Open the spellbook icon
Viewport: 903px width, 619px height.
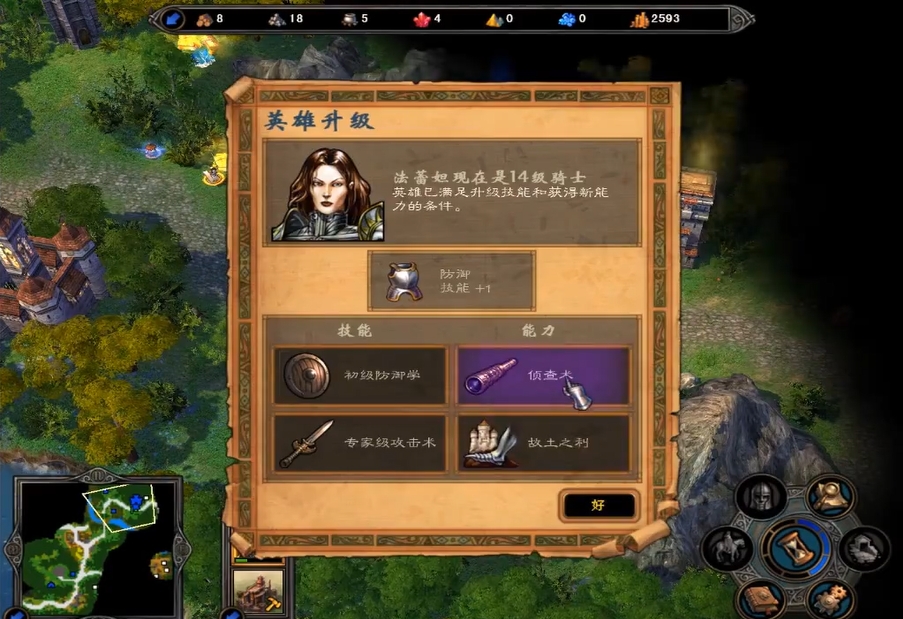[760, 600]
